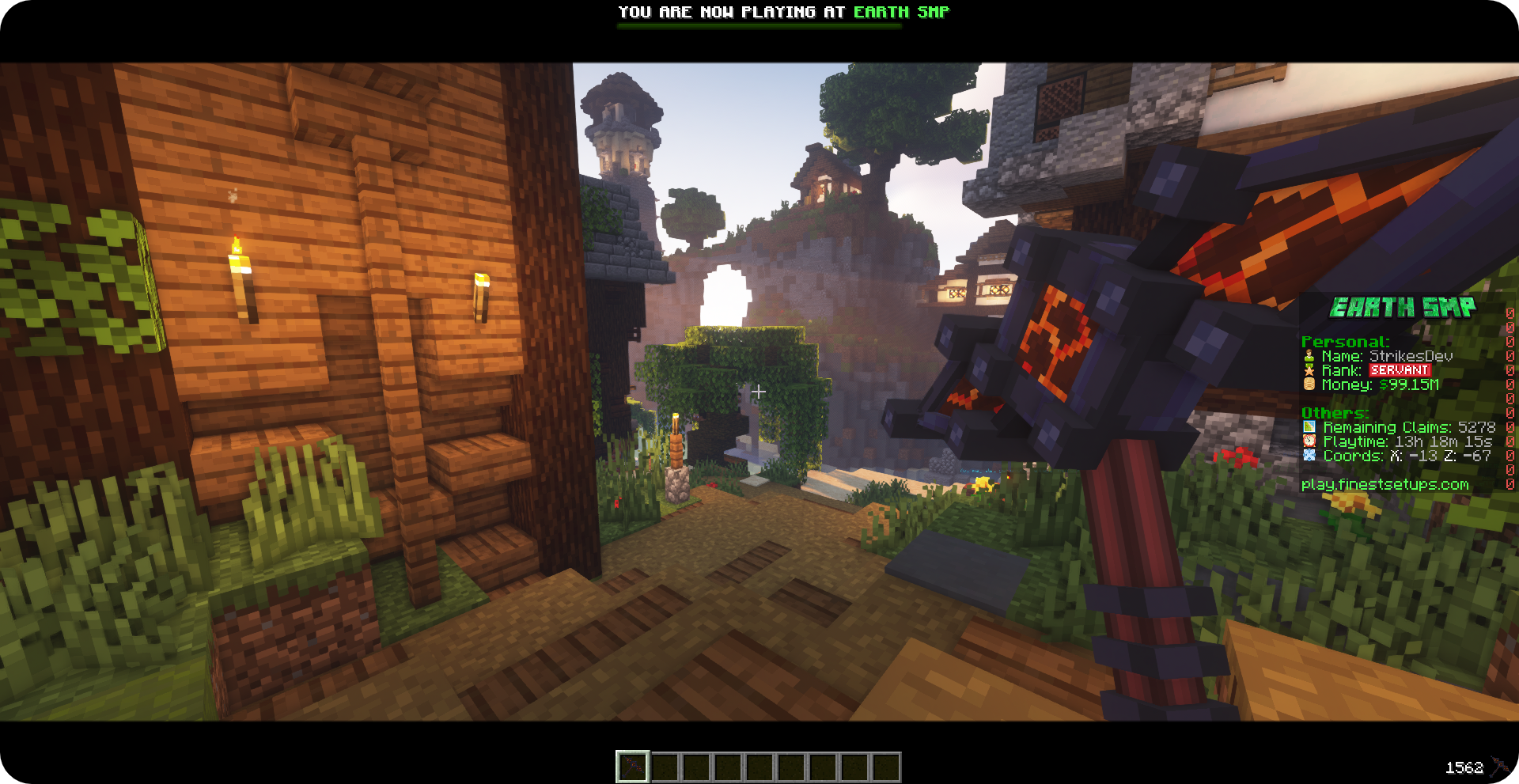
Task: Expand the Others section of the sidebar
Action: point(1335,412)
